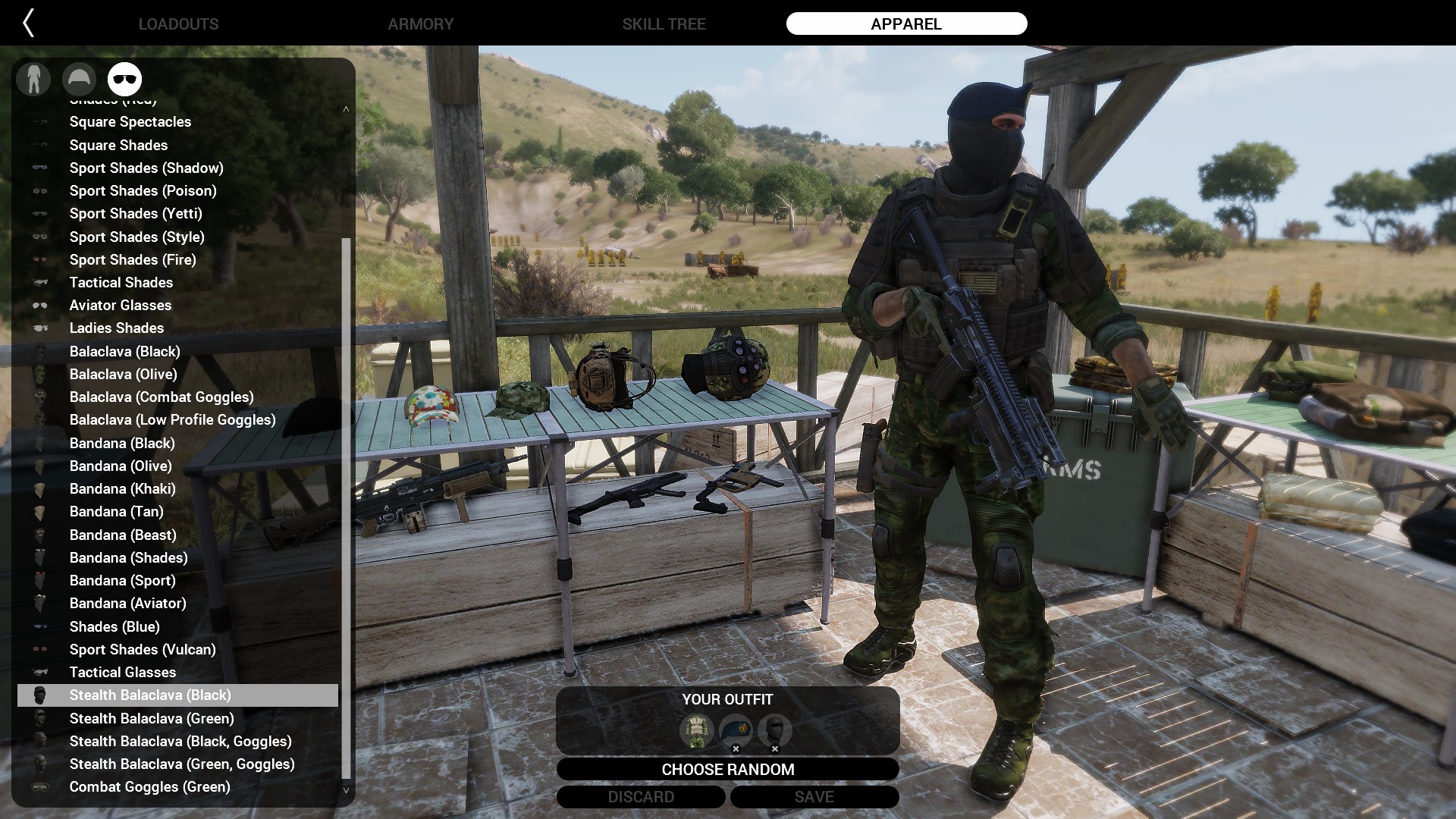Image resolution: width=1456 pixels, height=819 pixels.
Task: Equip Tactical Shades from the list
Action: point(121,282)
